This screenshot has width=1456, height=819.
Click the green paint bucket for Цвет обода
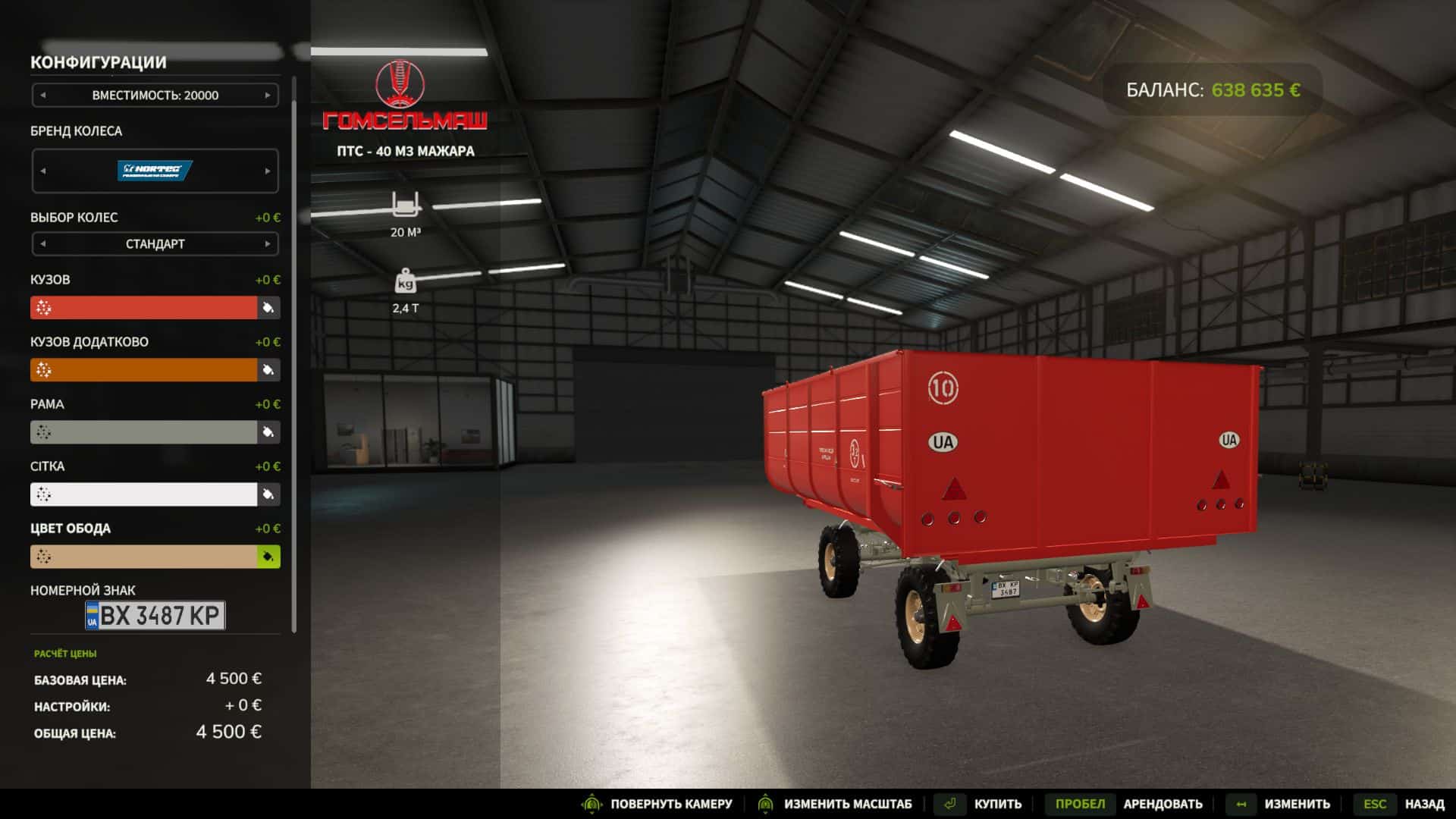pyautogui.click(x=268, y=557)
